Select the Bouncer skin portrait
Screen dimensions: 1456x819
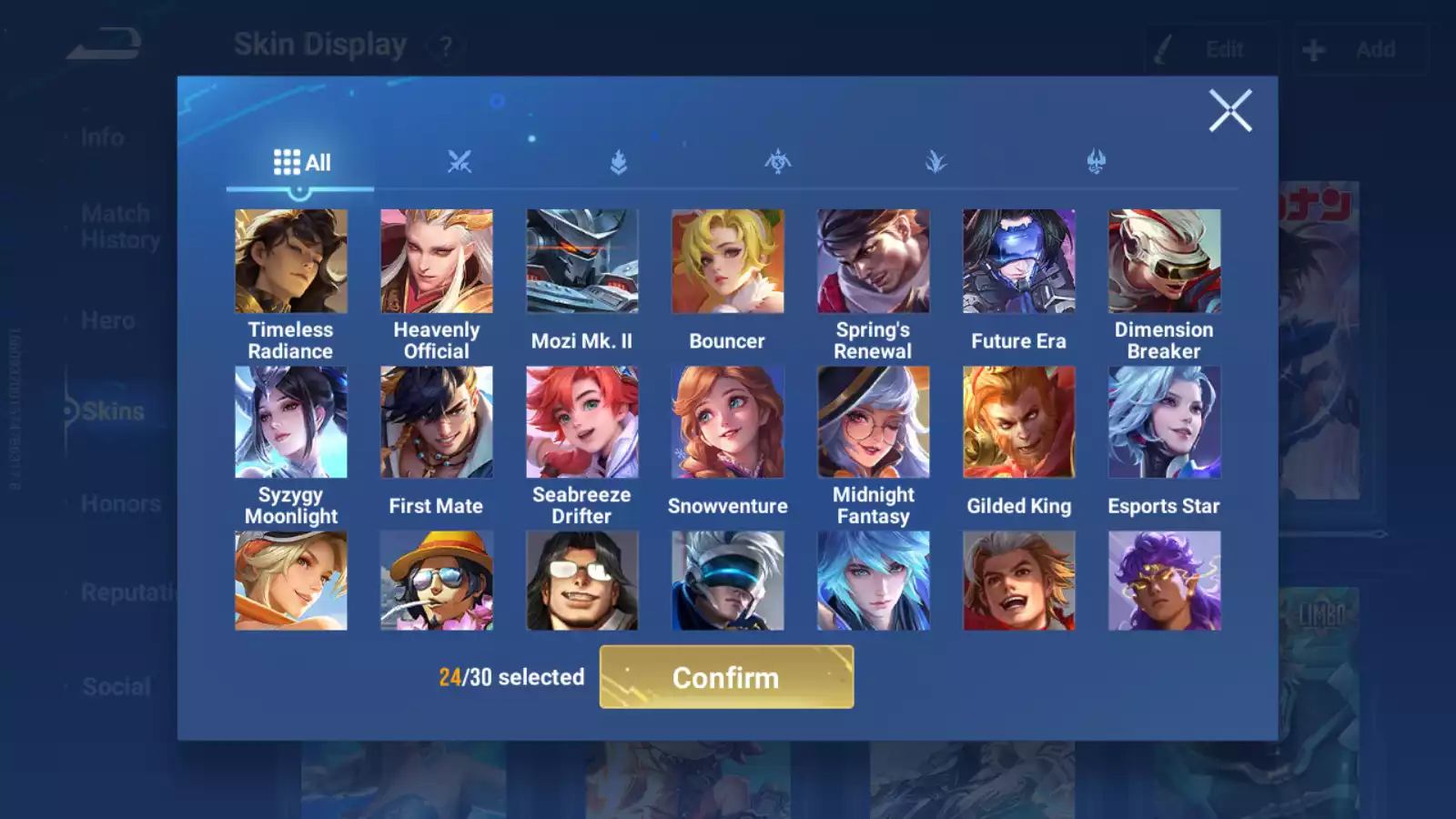coord(727,262)
